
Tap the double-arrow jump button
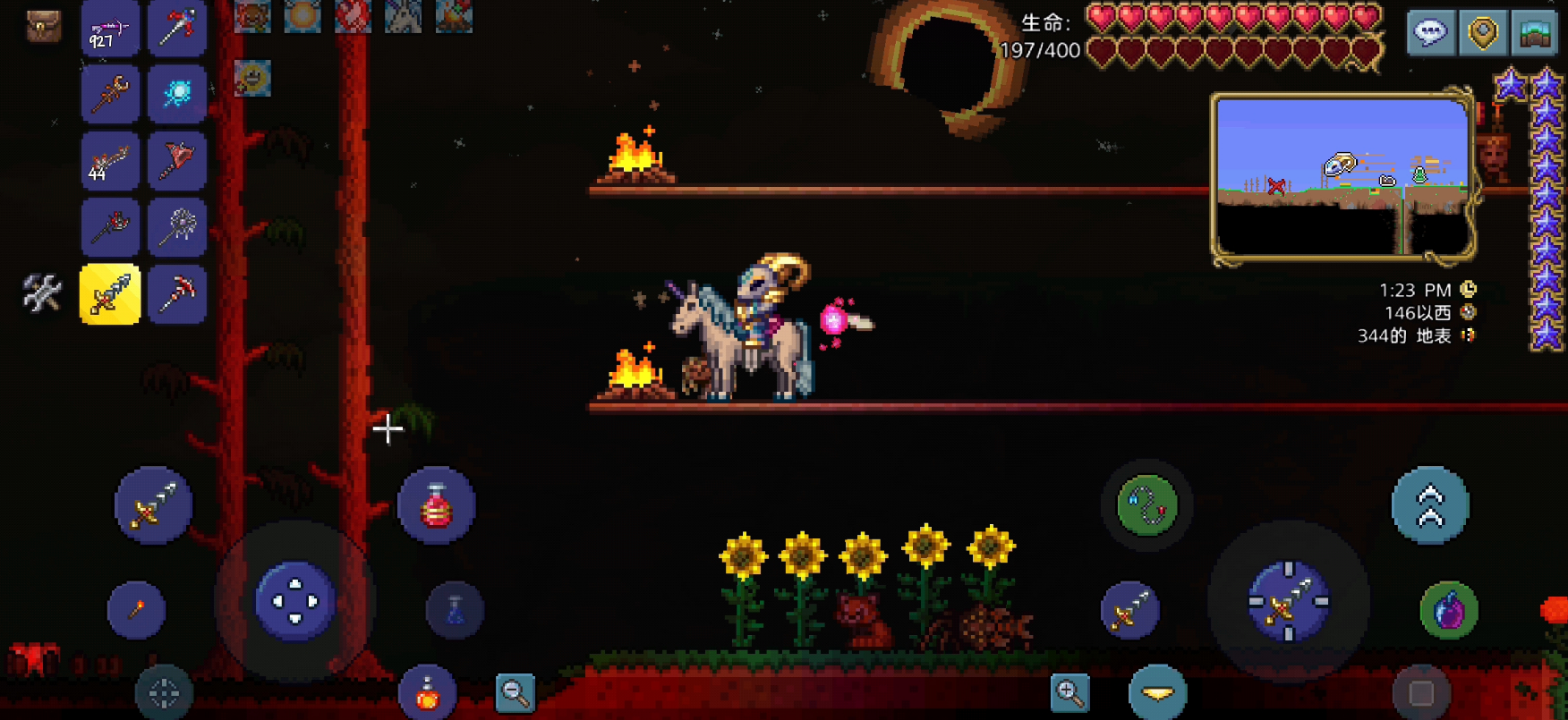pyautogui.click(x=1430, y=506)
